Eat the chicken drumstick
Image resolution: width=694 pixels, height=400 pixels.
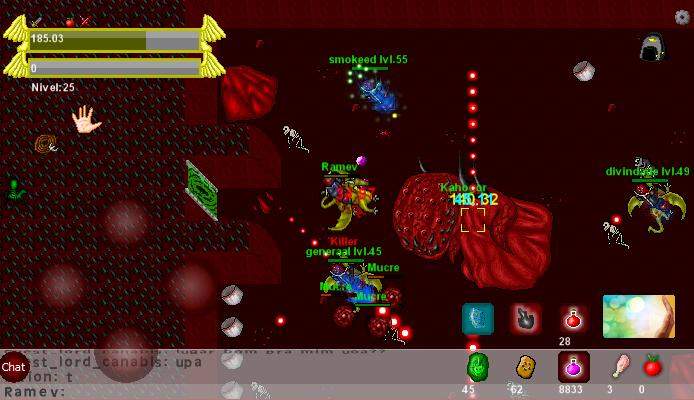pyautogui.click(x=621, y=366)
